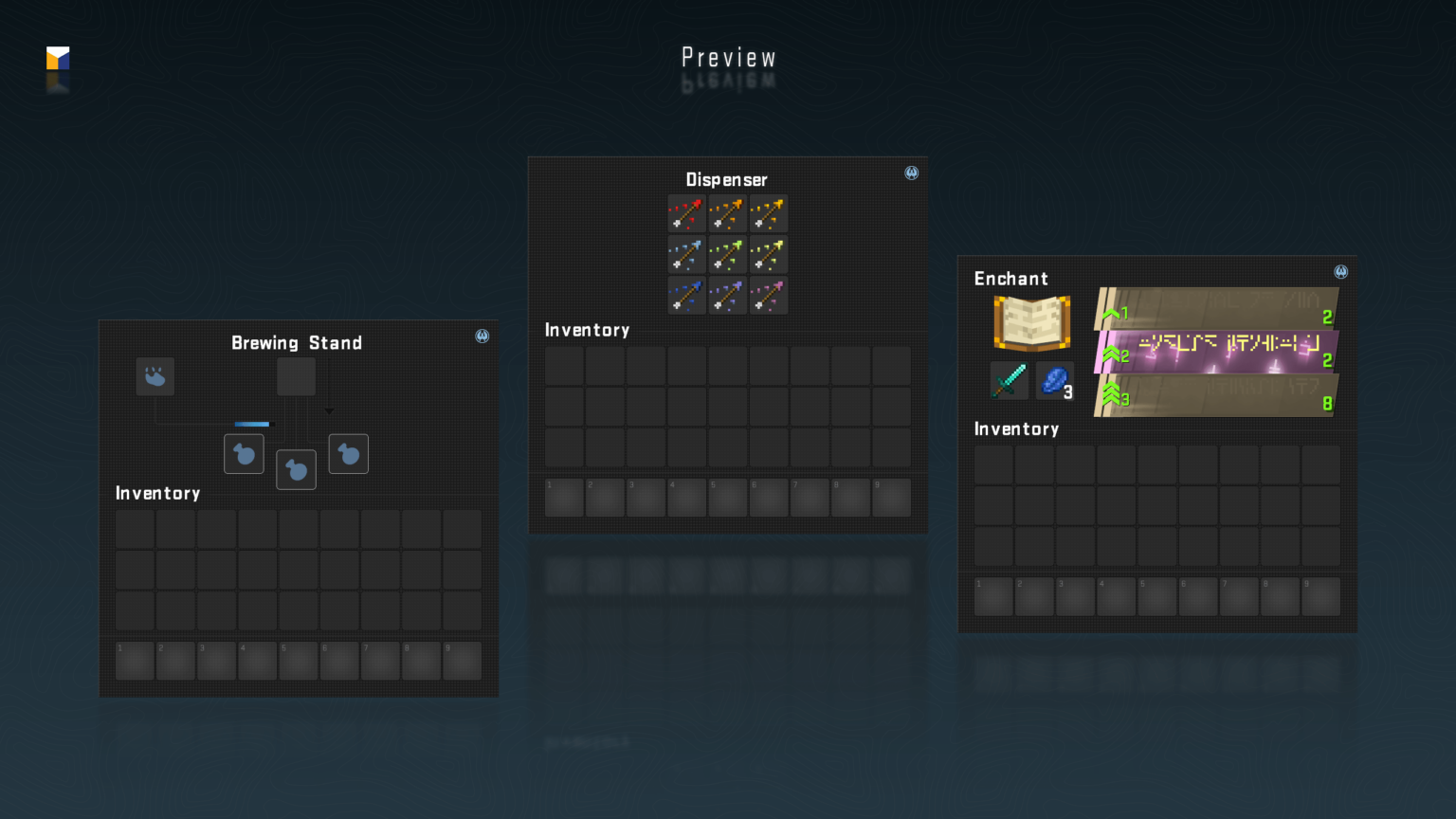Click the lapis lazuli stack of 3
1456x819 pixels.
click(x=1054, y=380)
